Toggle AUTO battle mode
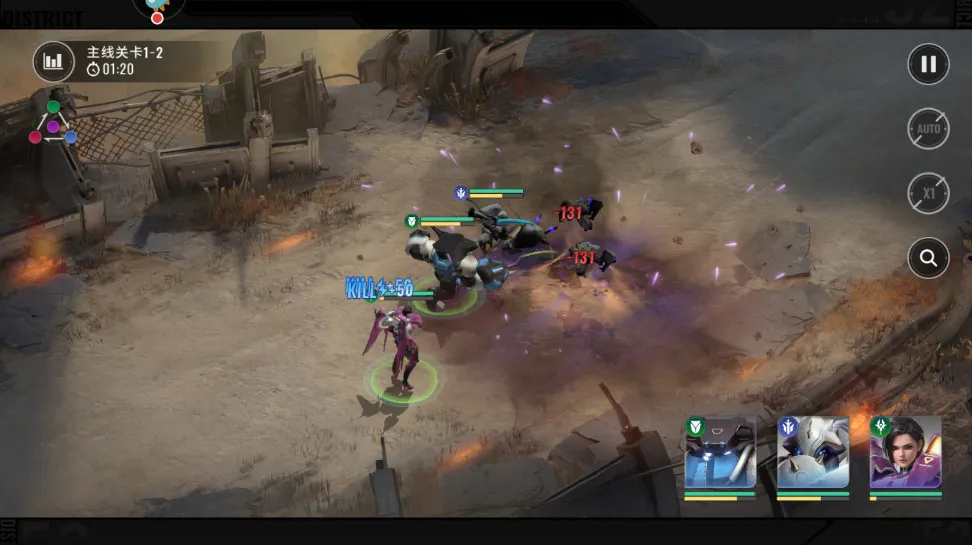 pos(928,129)
